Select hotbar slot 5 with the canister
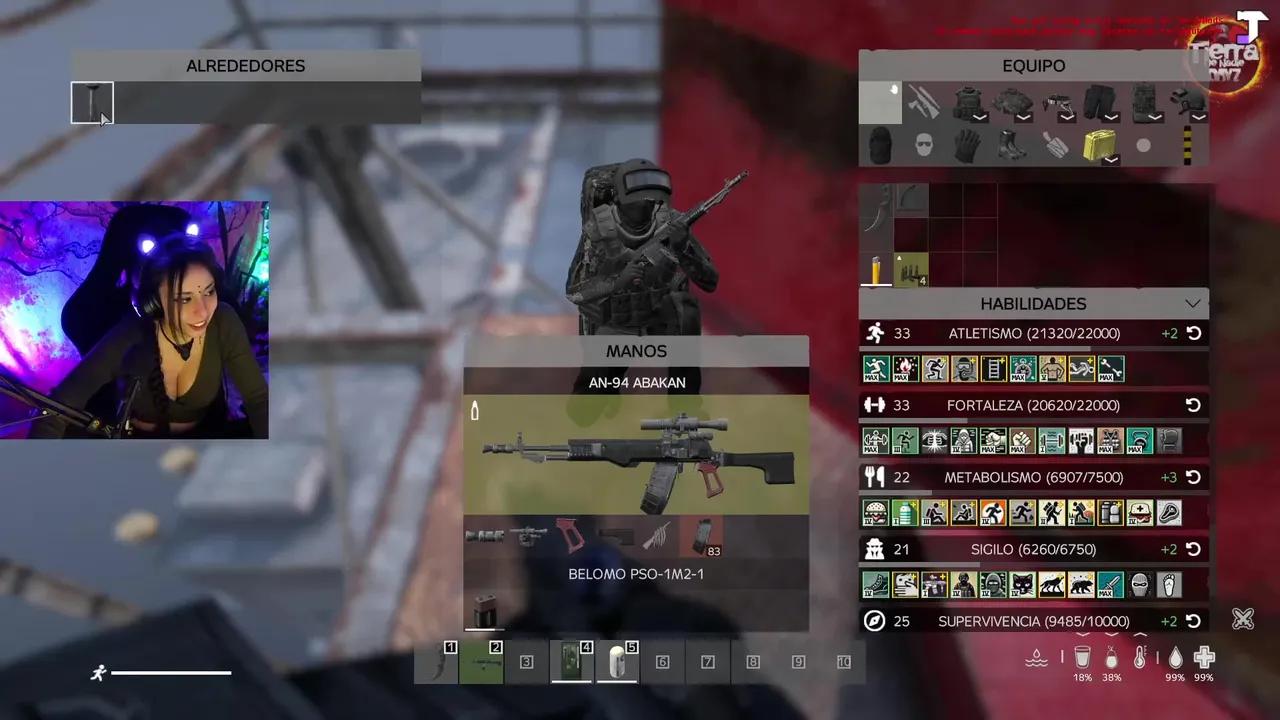 pos(618,661)
